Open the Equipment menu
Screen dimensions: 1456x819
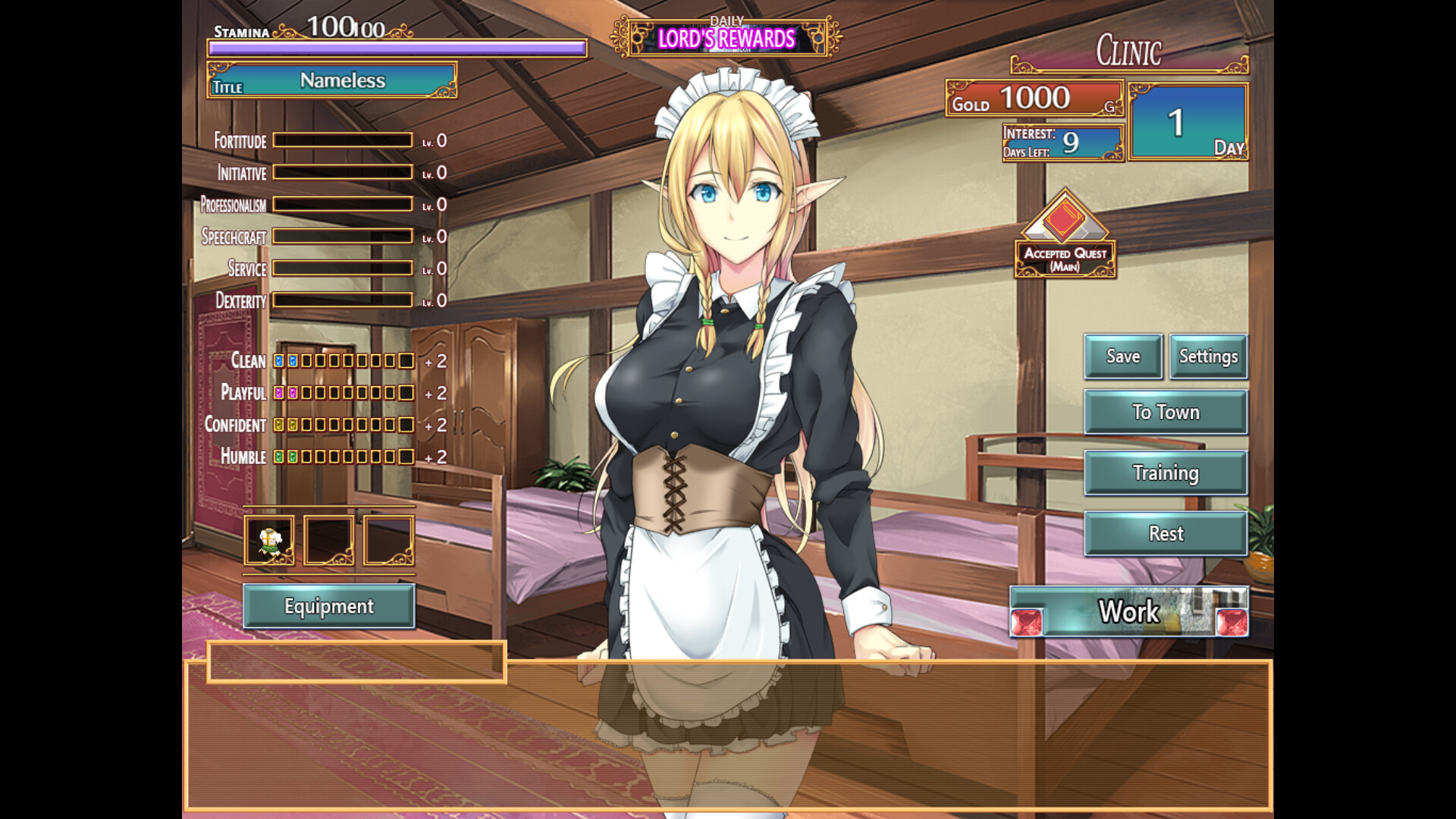click(329, 607)
